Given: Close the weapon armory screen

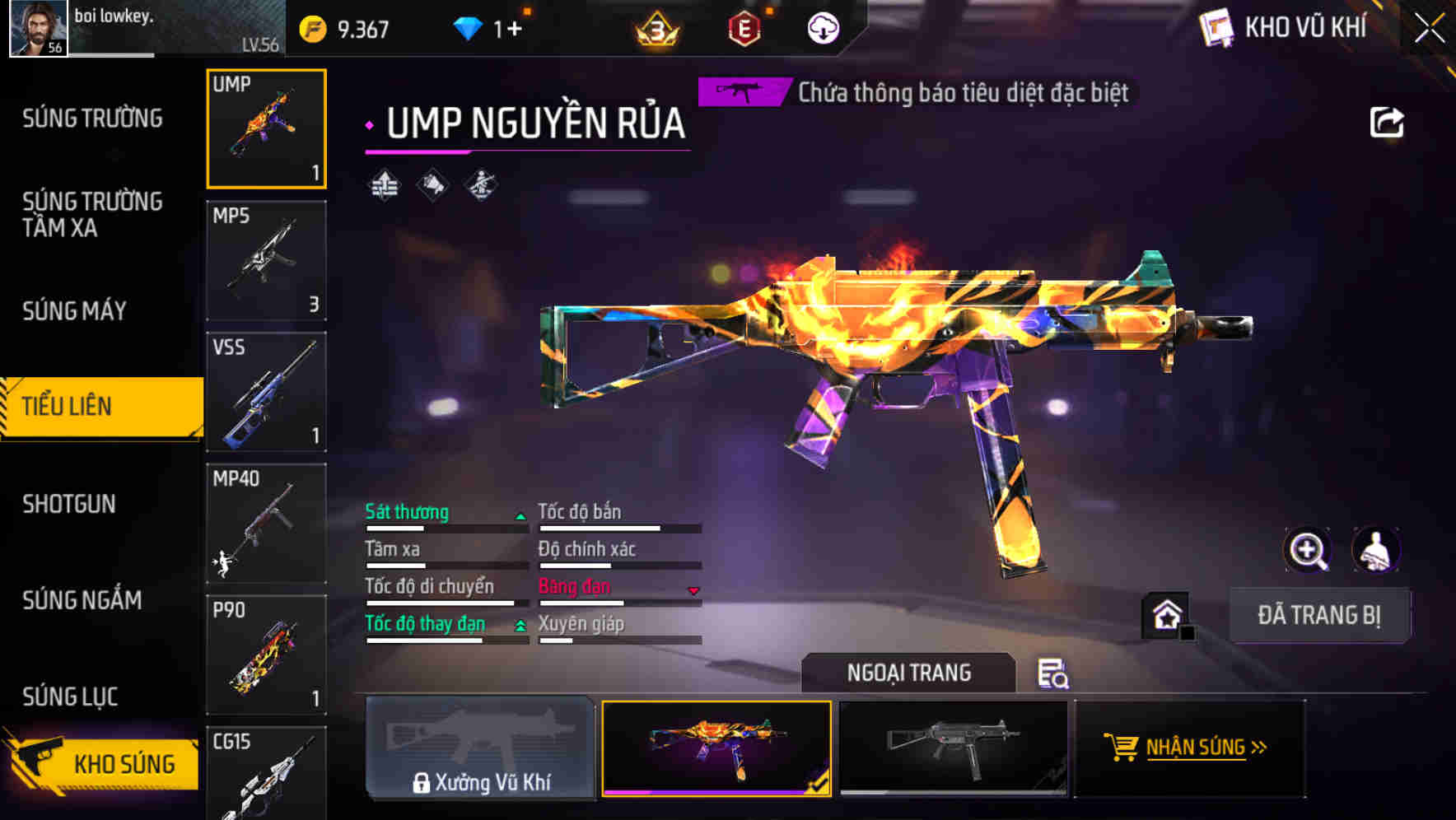Looking at the screenshot, I should pyautogui.click(x=1430, y=29).
